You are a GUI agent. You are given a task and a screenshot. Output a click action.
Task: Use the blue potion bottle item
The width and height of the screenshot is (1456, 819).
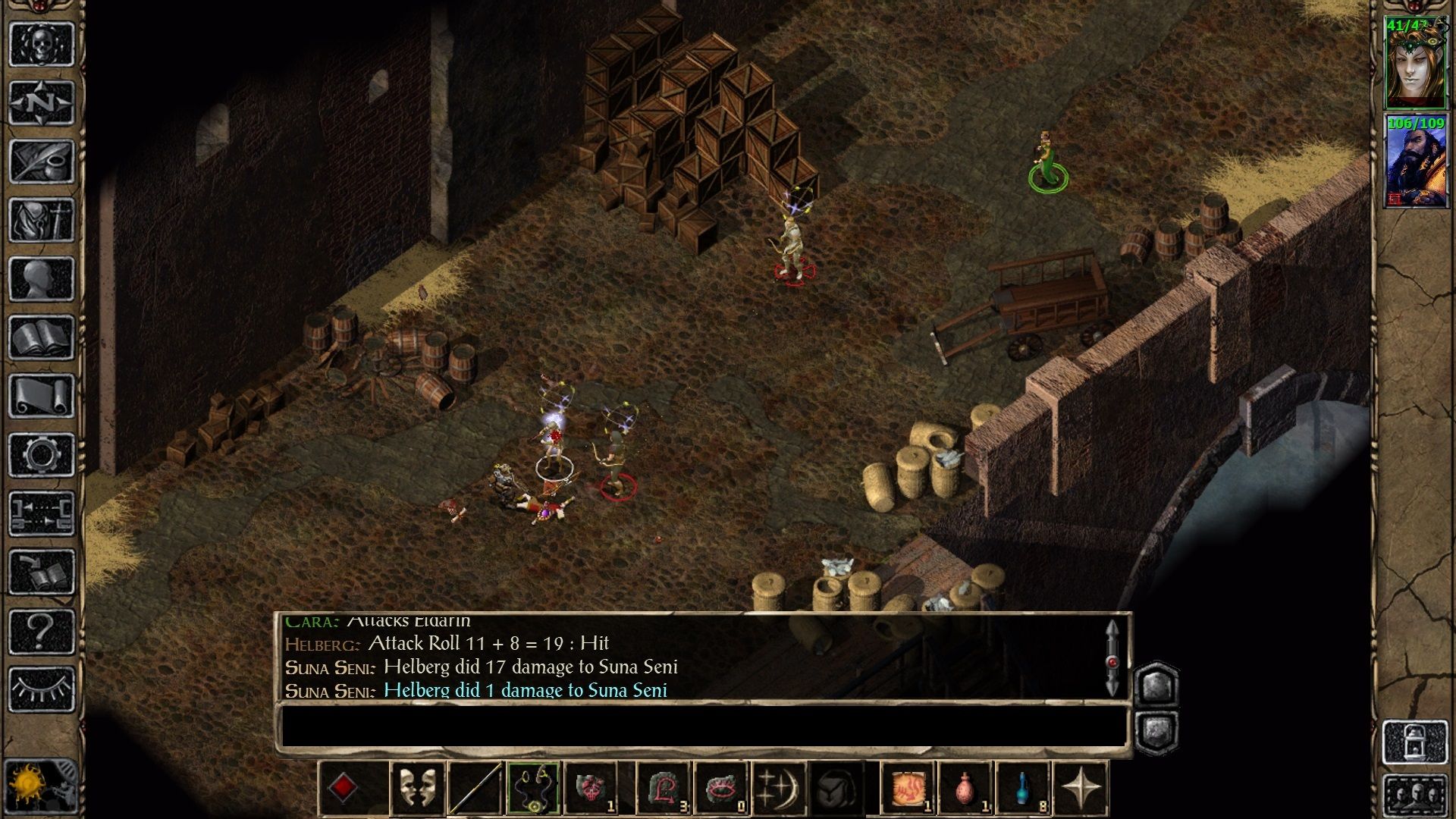pos(1023,788)
